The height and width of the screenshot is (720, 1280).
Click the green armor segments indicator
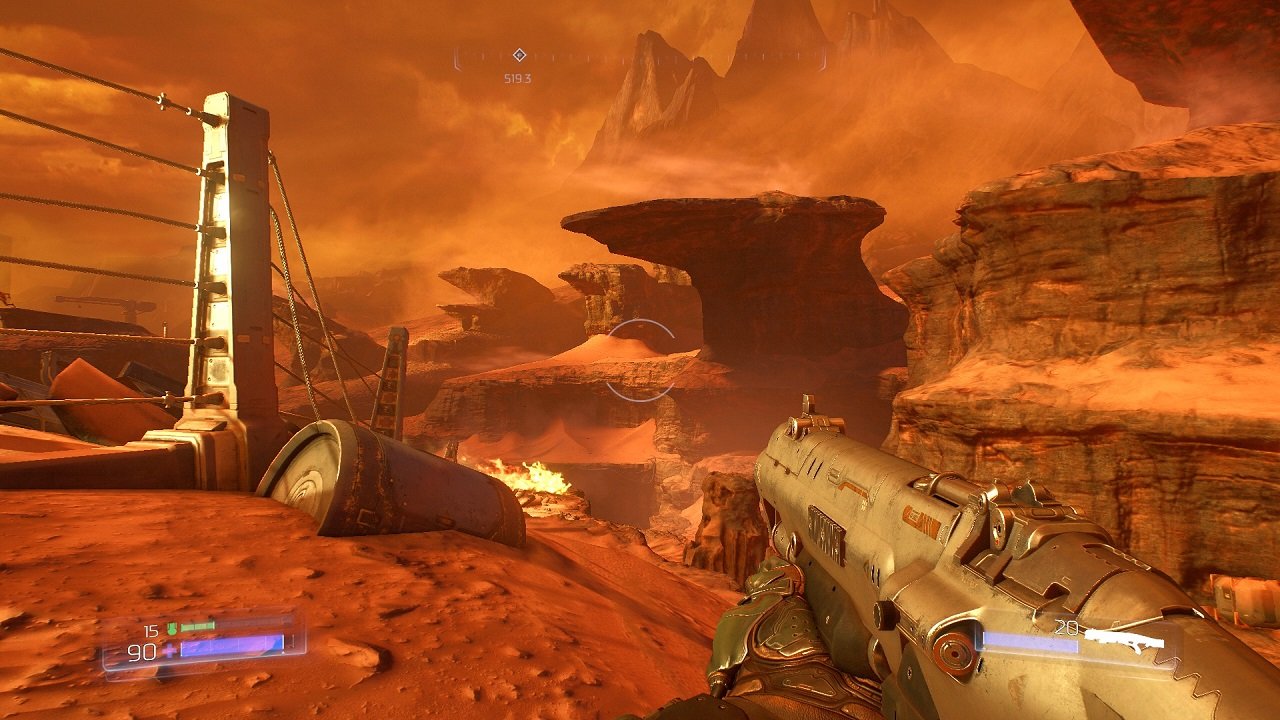pos(196,626)
